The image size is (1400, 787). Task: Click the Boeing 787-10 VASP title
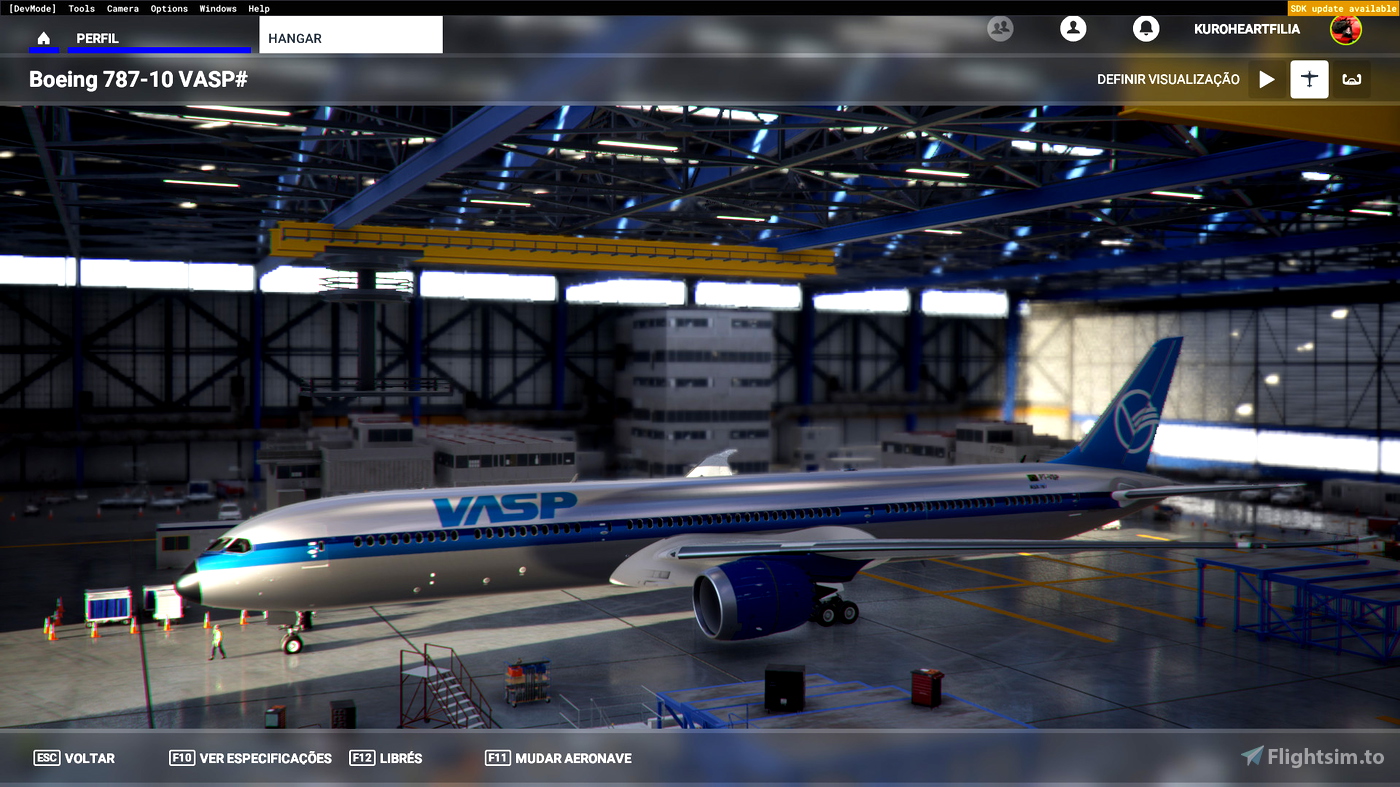[138, 79]
